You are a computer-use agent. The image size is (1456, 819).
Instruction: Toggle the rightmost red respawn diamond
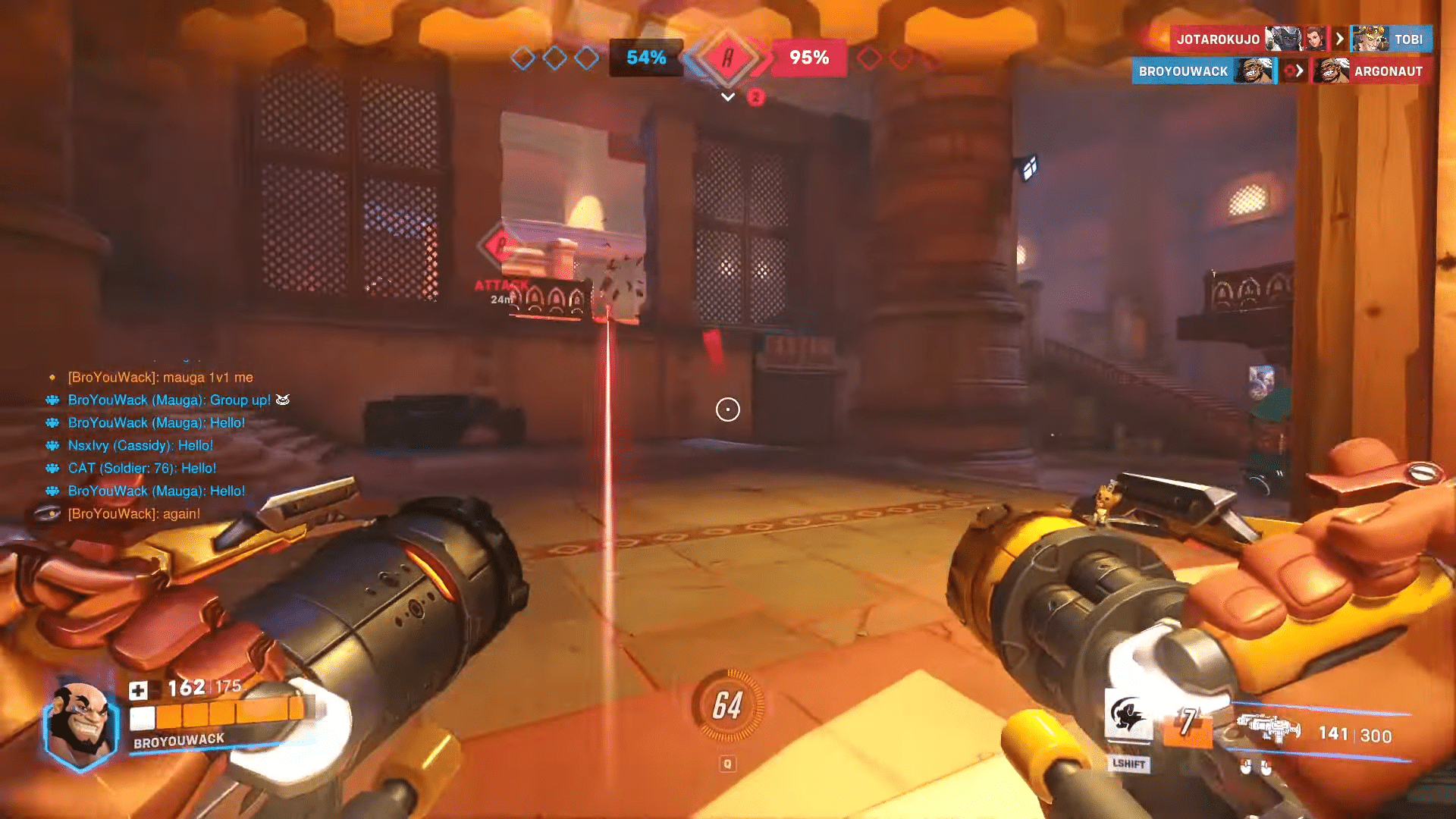pyautogui.click(x=934, y=58)
